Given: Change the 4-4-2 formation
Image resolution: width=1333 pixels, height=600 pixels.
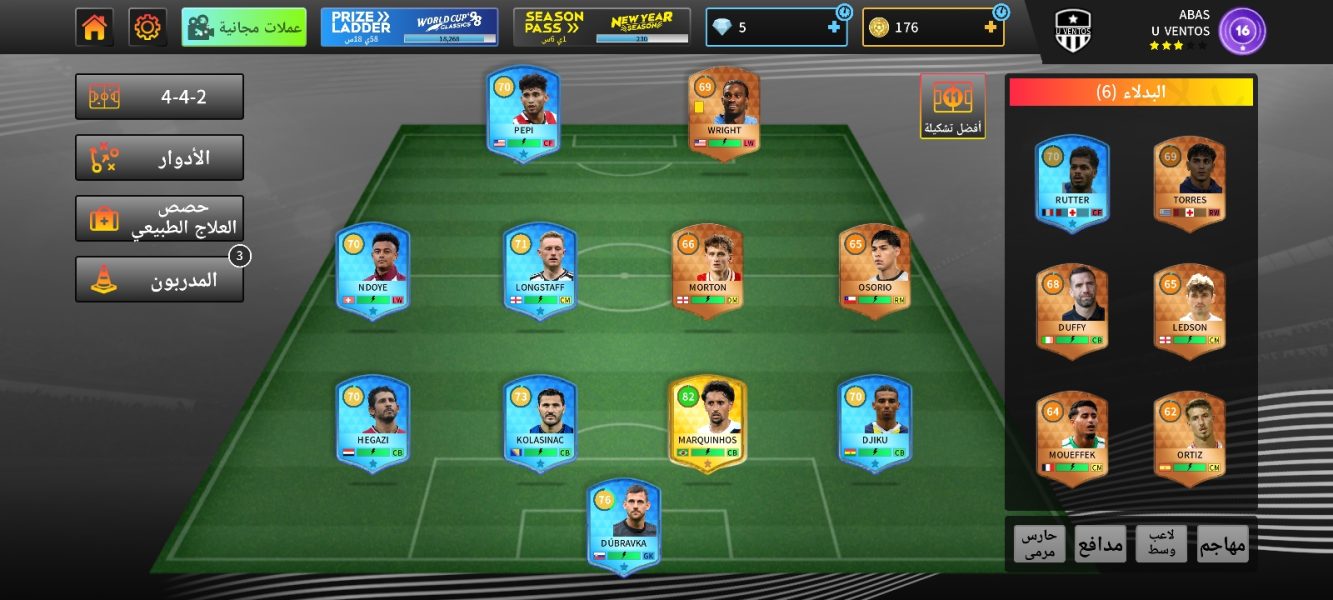Looking at the screenshot, I should click(x=160, y=97).
